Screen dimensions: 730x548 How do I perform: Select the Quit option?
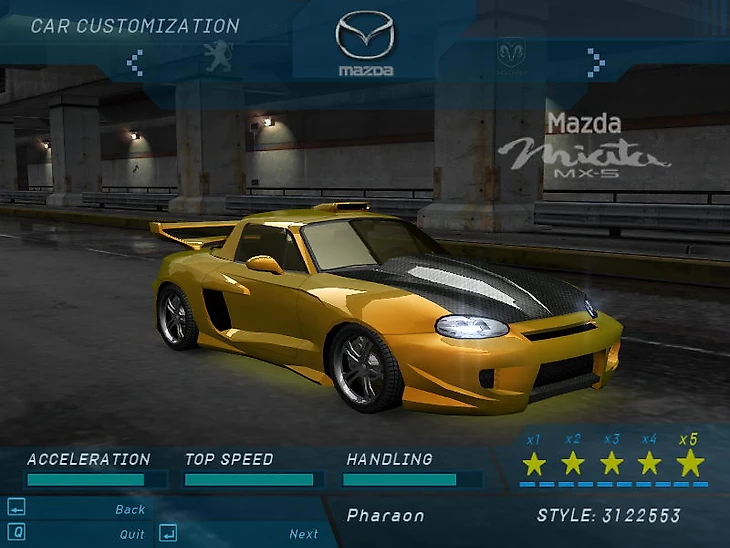coord(132,534)
